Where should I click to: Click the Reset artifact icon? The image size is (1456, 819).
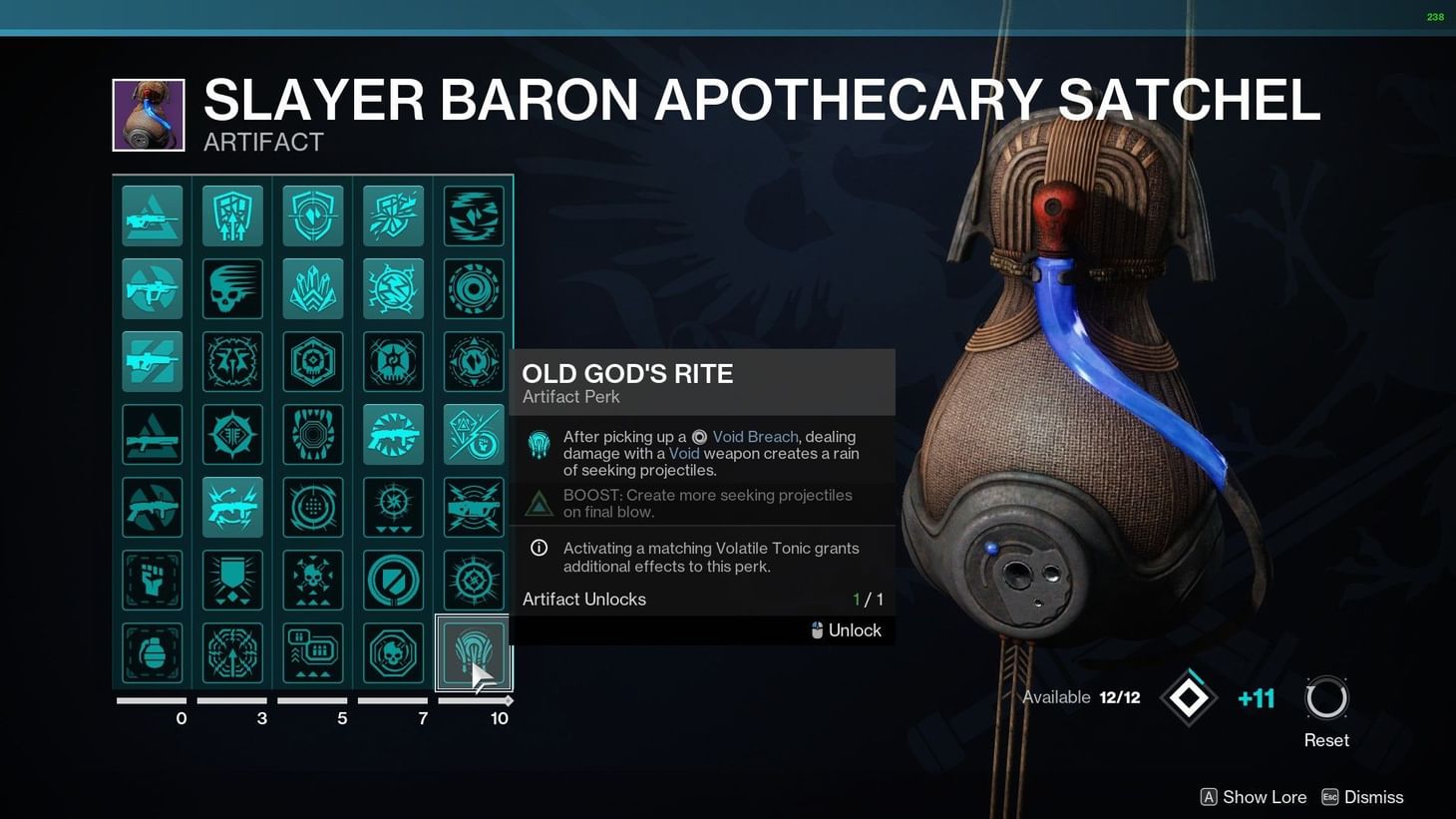(x=1326, y=700)
